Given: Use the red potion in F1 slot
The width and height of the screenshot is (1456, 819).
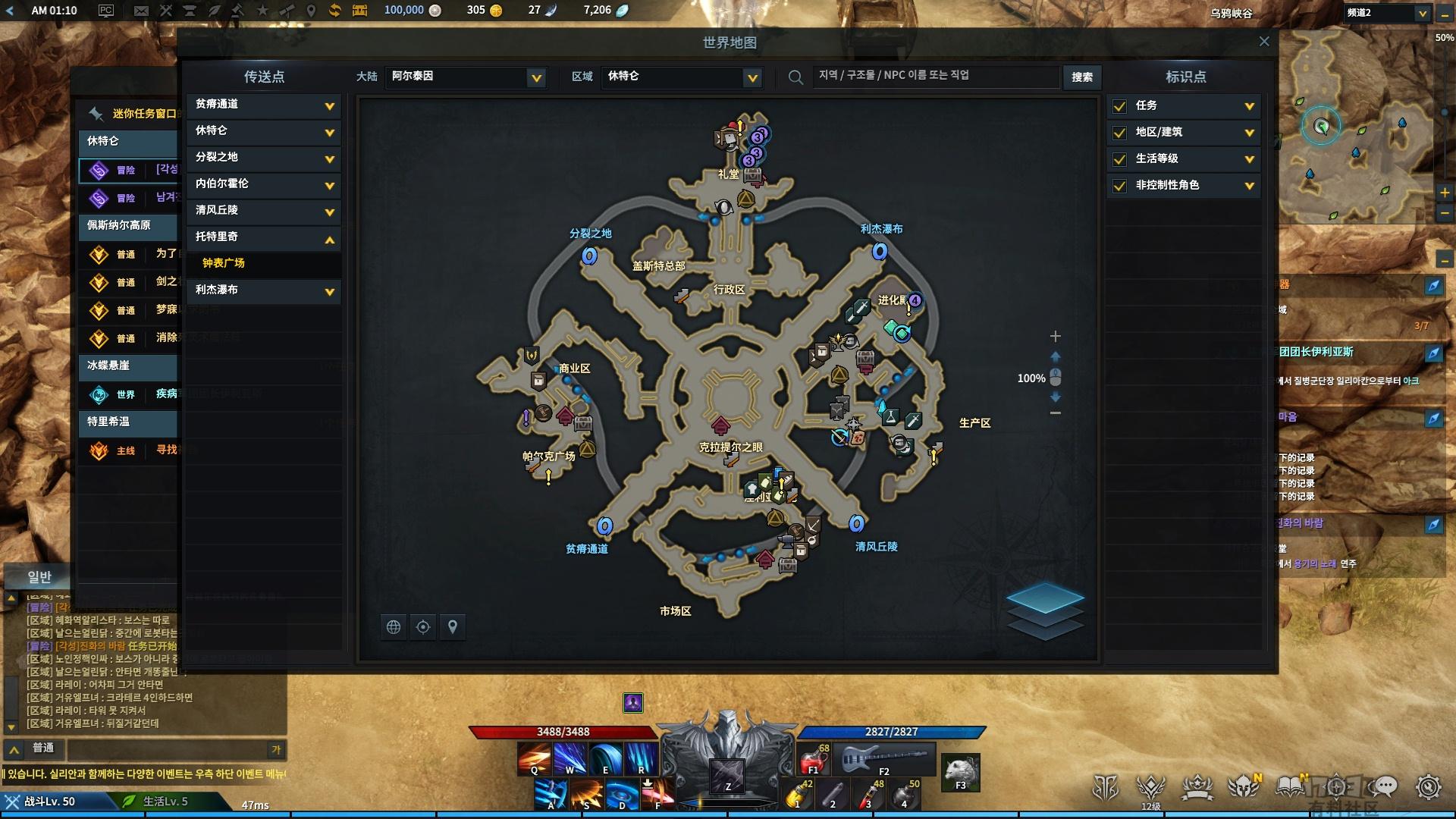Looking at the screenshot, I should pos(813,758).
